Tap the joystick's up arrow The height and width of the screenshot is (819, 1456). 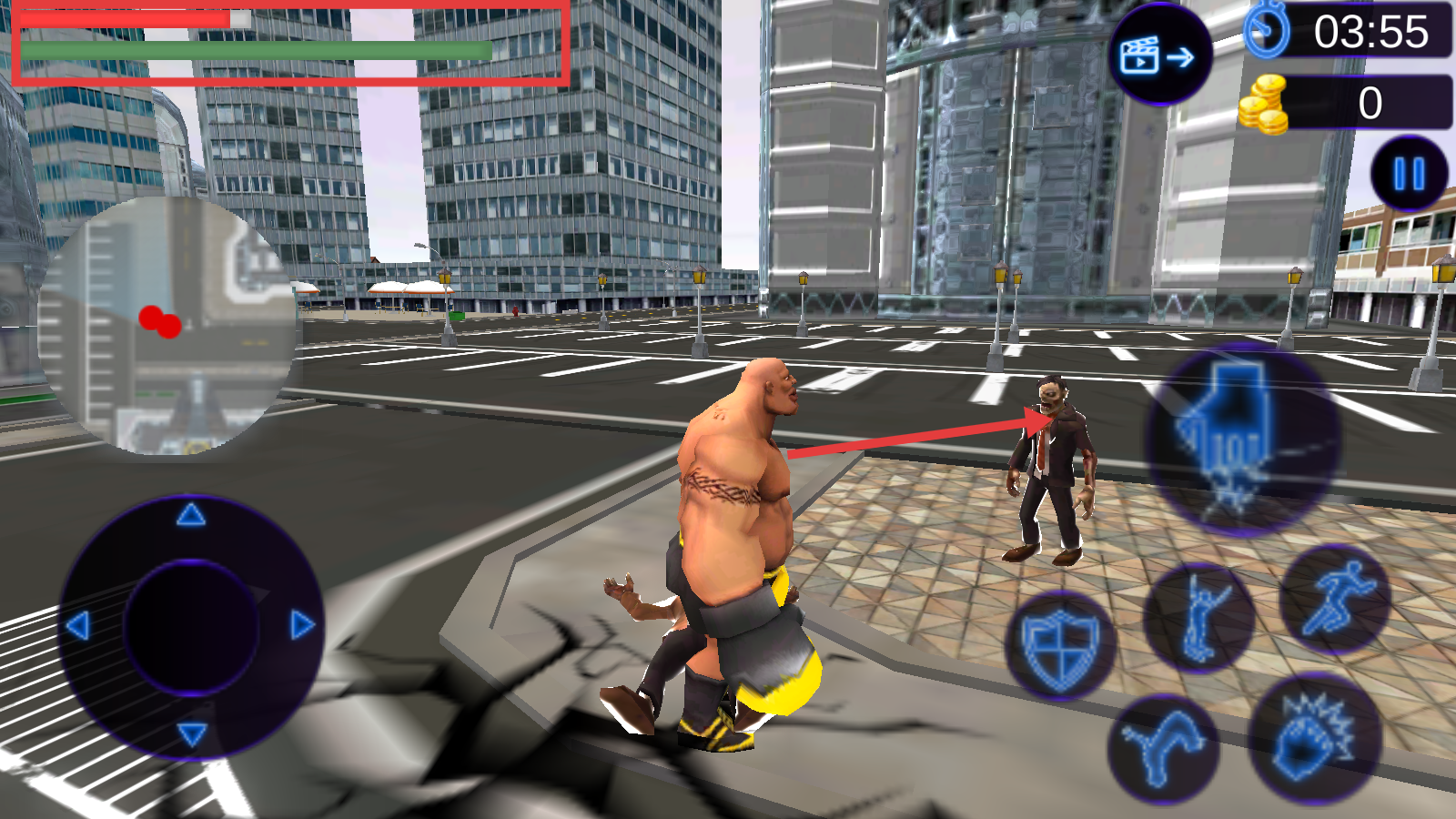(190, 516)
